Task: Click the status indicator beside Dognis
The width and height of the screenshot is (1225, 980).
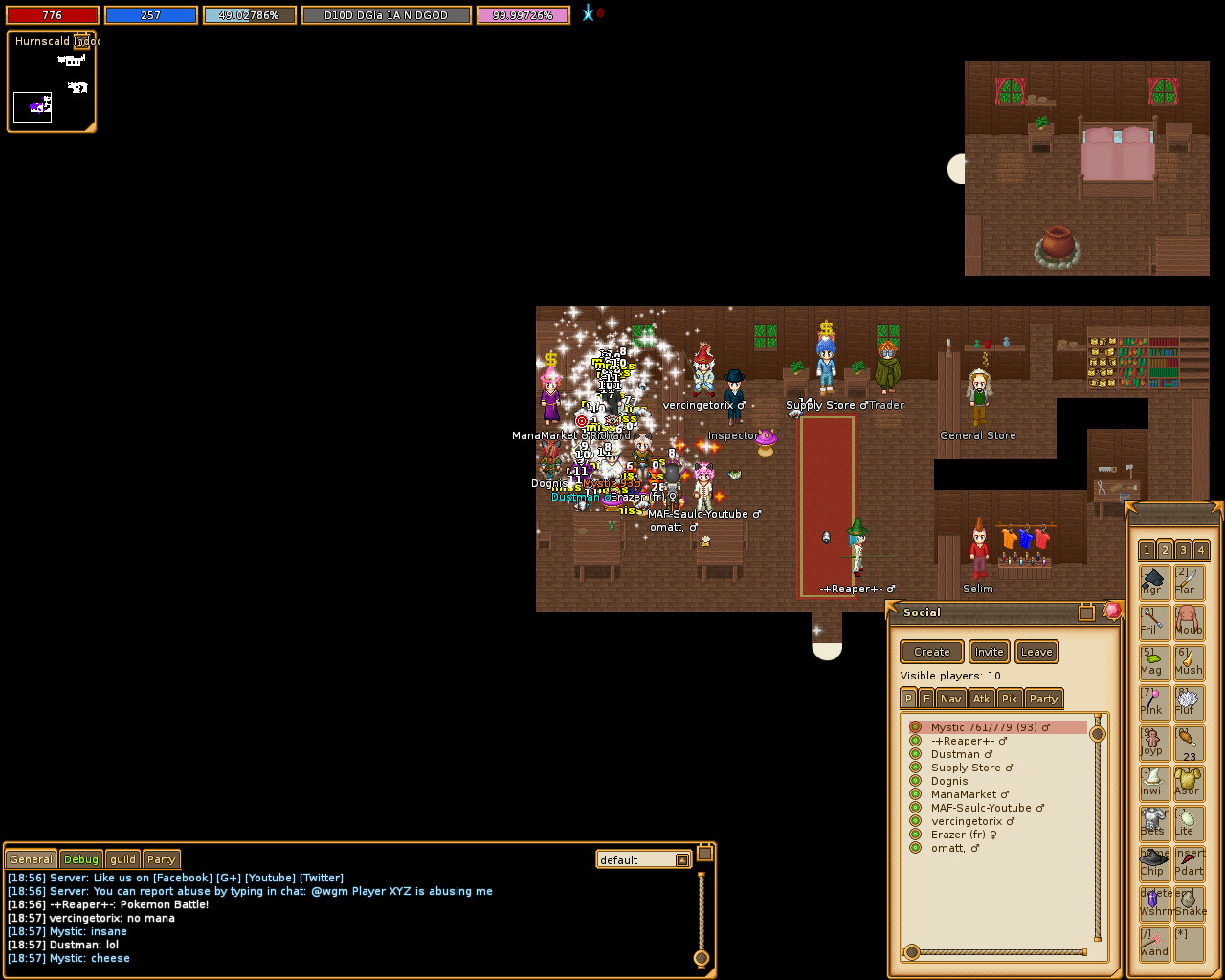Action: (x=916, y=781)
